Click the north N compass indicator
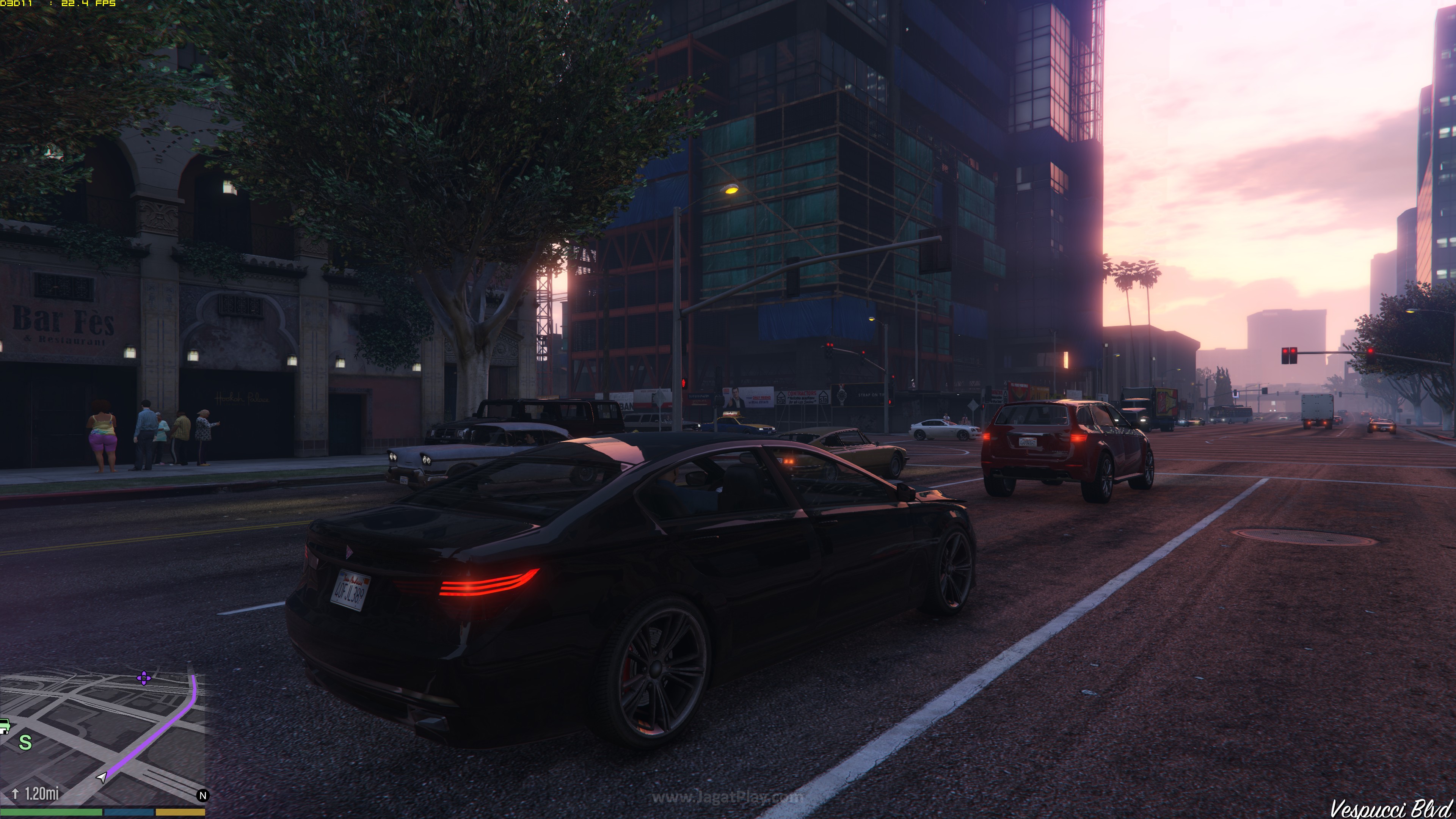 click(203, 795)
